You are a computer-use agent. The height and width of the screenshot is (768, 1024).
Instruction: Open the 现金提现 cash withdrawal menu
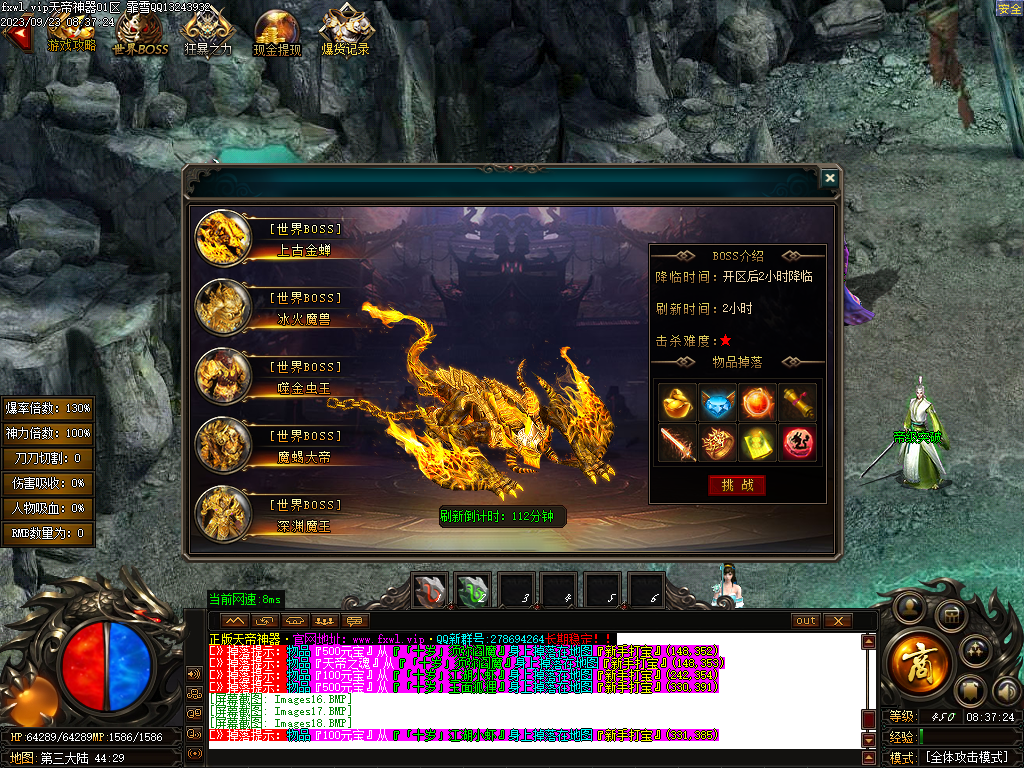pyautogui.click(x=277, y=32)
